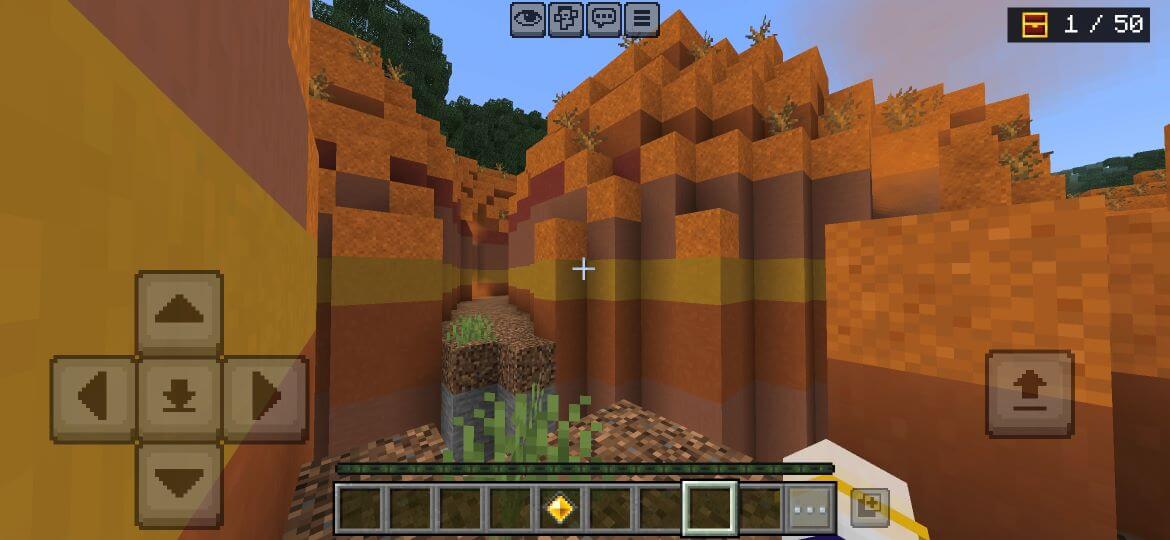Open the pause menu button
The height and width of the screenshot is (540, 1170).
[x=642, y=19]
